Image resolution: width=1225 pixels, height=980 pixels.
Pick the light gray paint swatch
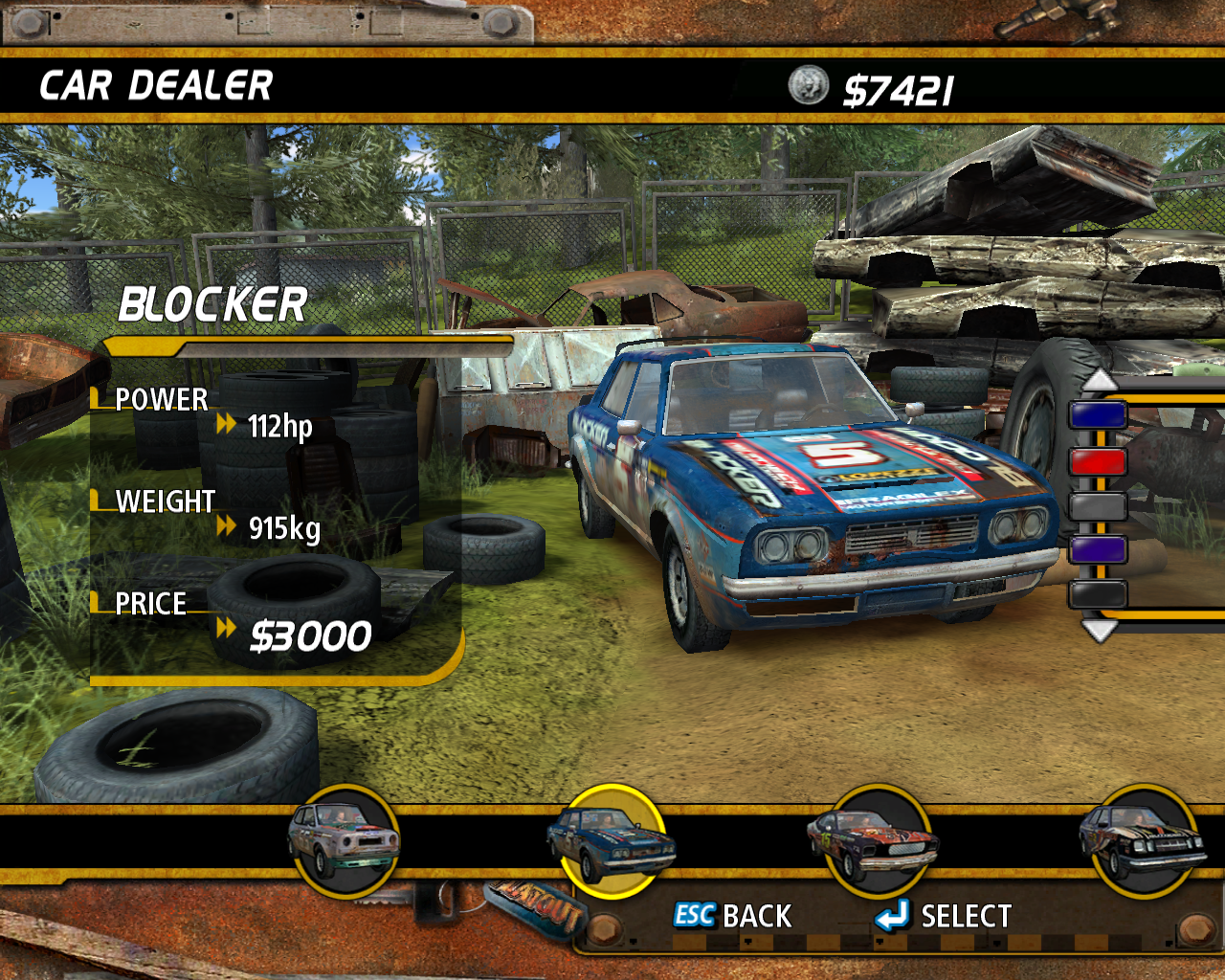coord(1098,505)
